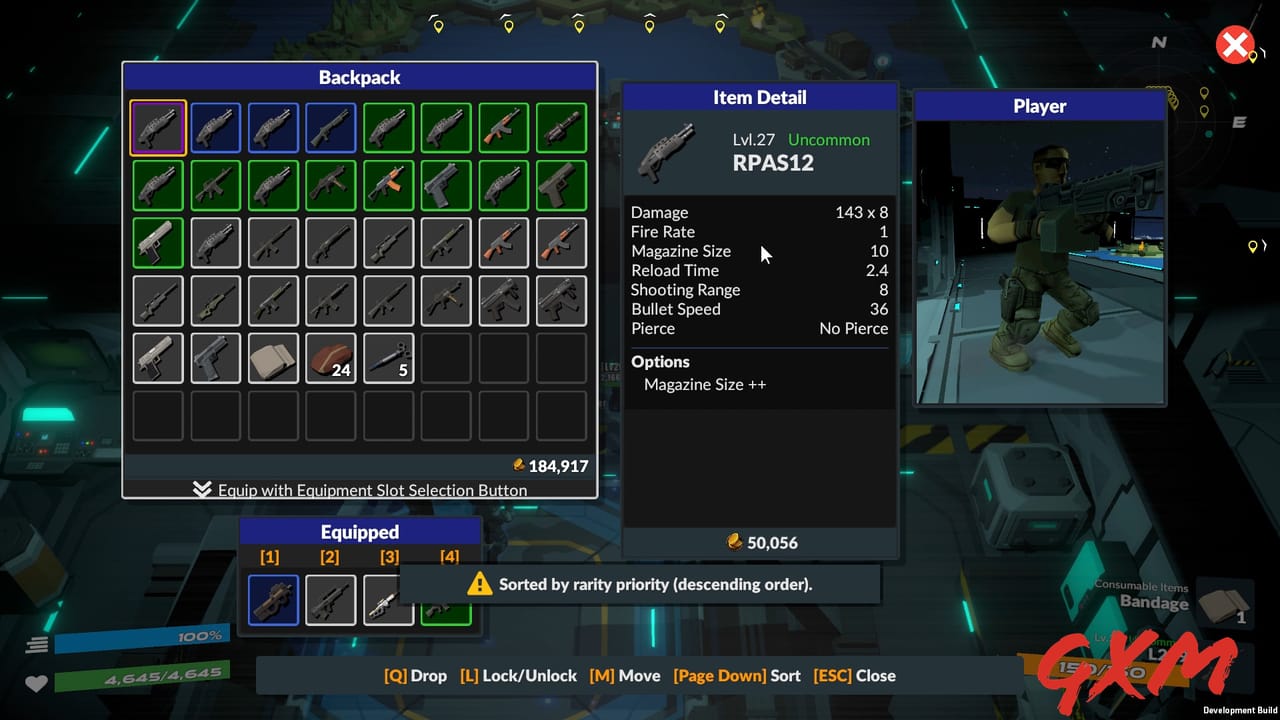Image resolution: width=1280 pixels, height=720 pixels.
Task: Select the green pistol in the backpack
Action: tap(157, 242)
